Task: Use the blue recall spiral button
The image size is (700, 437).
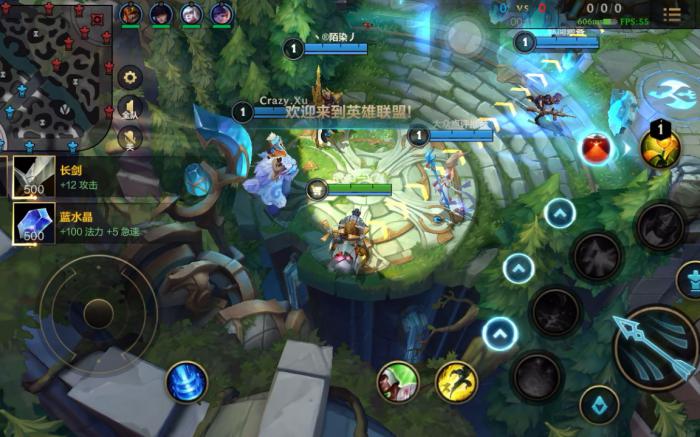Action: click(x=187, y=382)
